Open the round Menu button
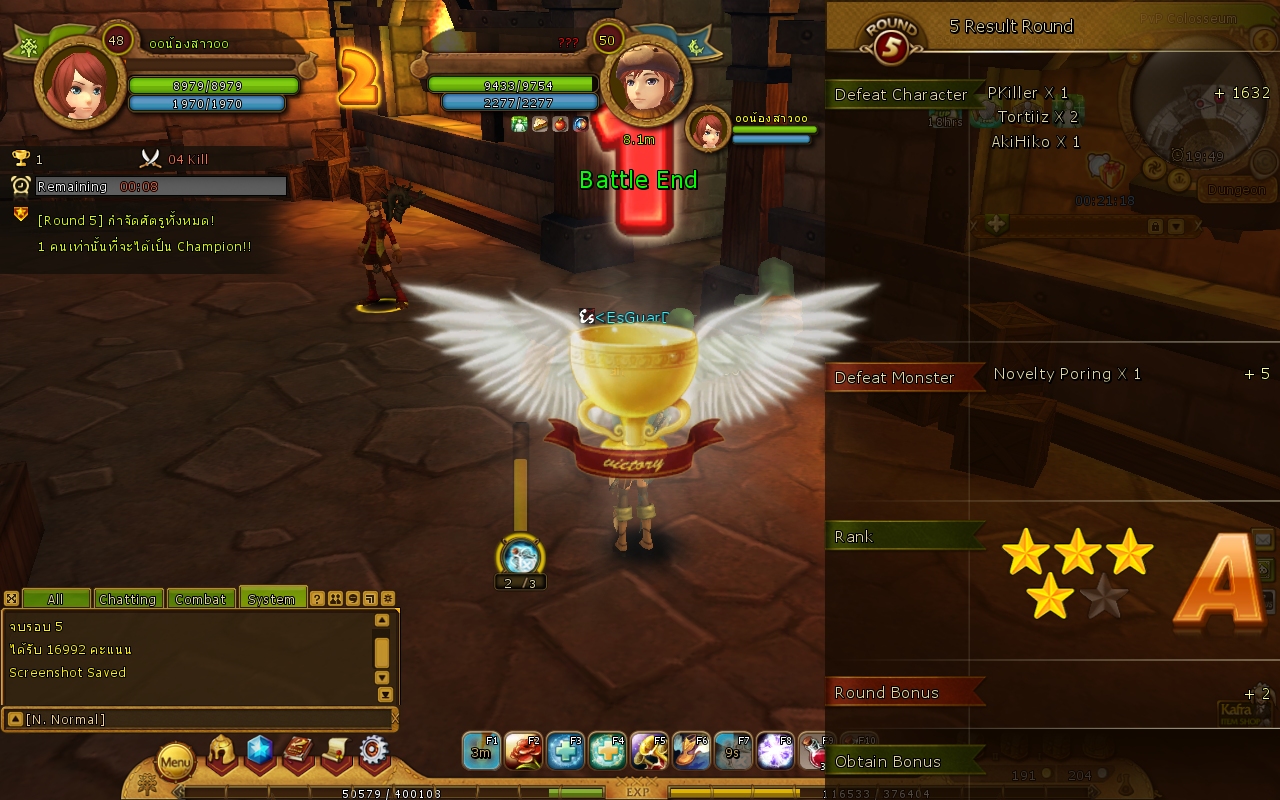The width and height of the screenshot is (1280, 800). (175, 763)
